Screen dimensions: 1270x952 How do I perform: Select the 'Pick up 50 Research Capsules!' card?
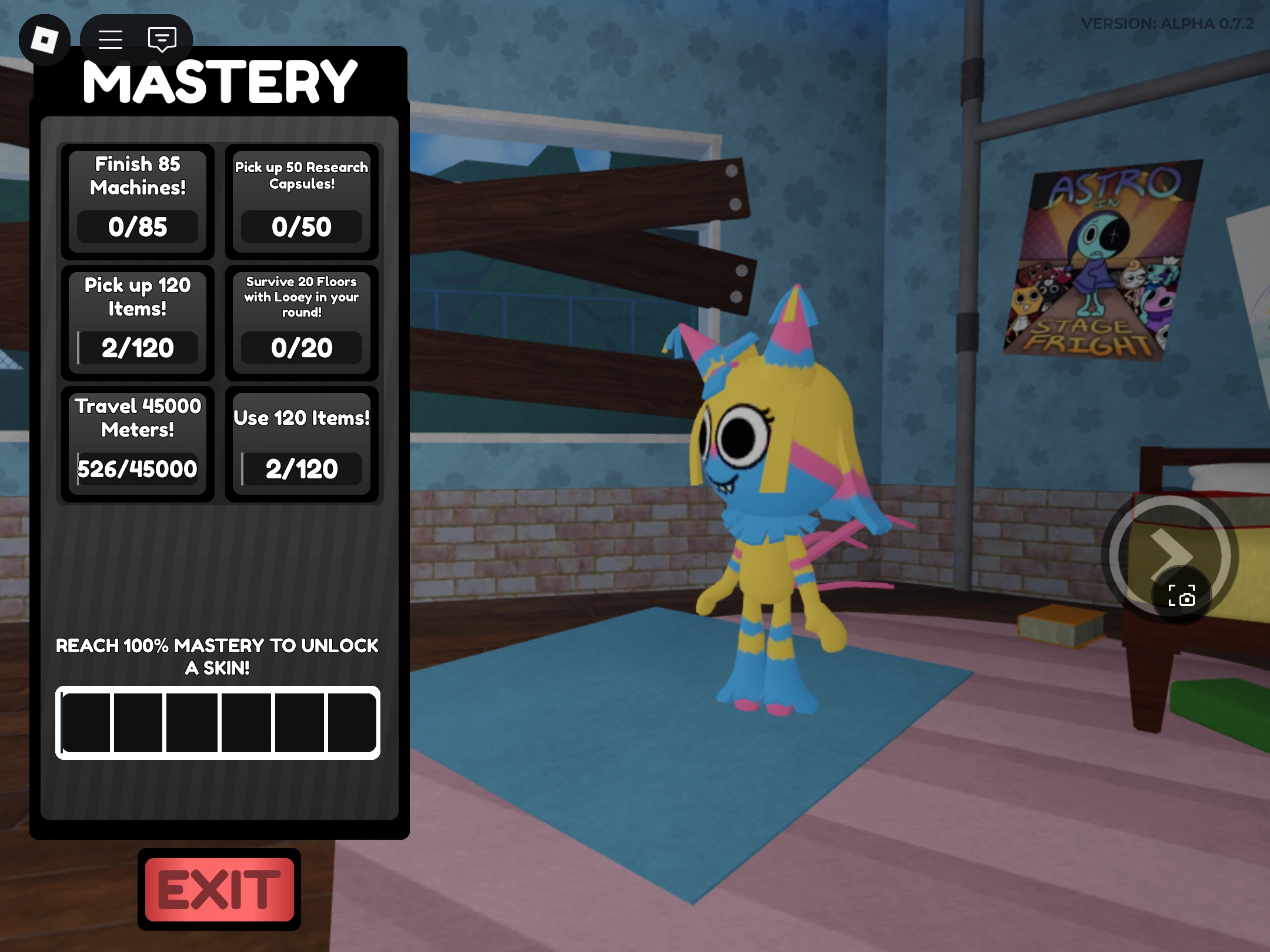click(302, 203)
